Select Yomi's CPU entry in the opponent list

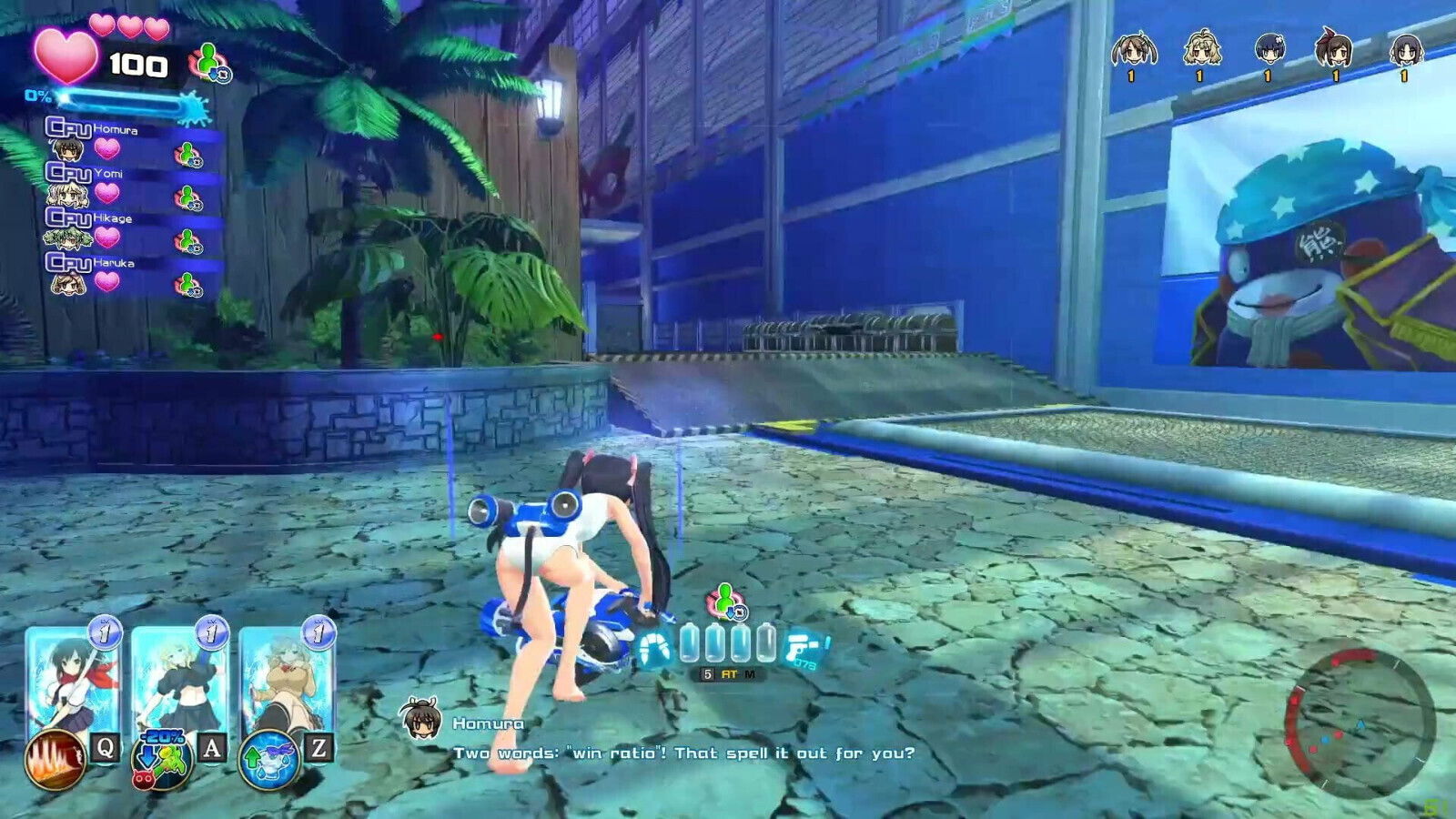[x=71, y=173]
